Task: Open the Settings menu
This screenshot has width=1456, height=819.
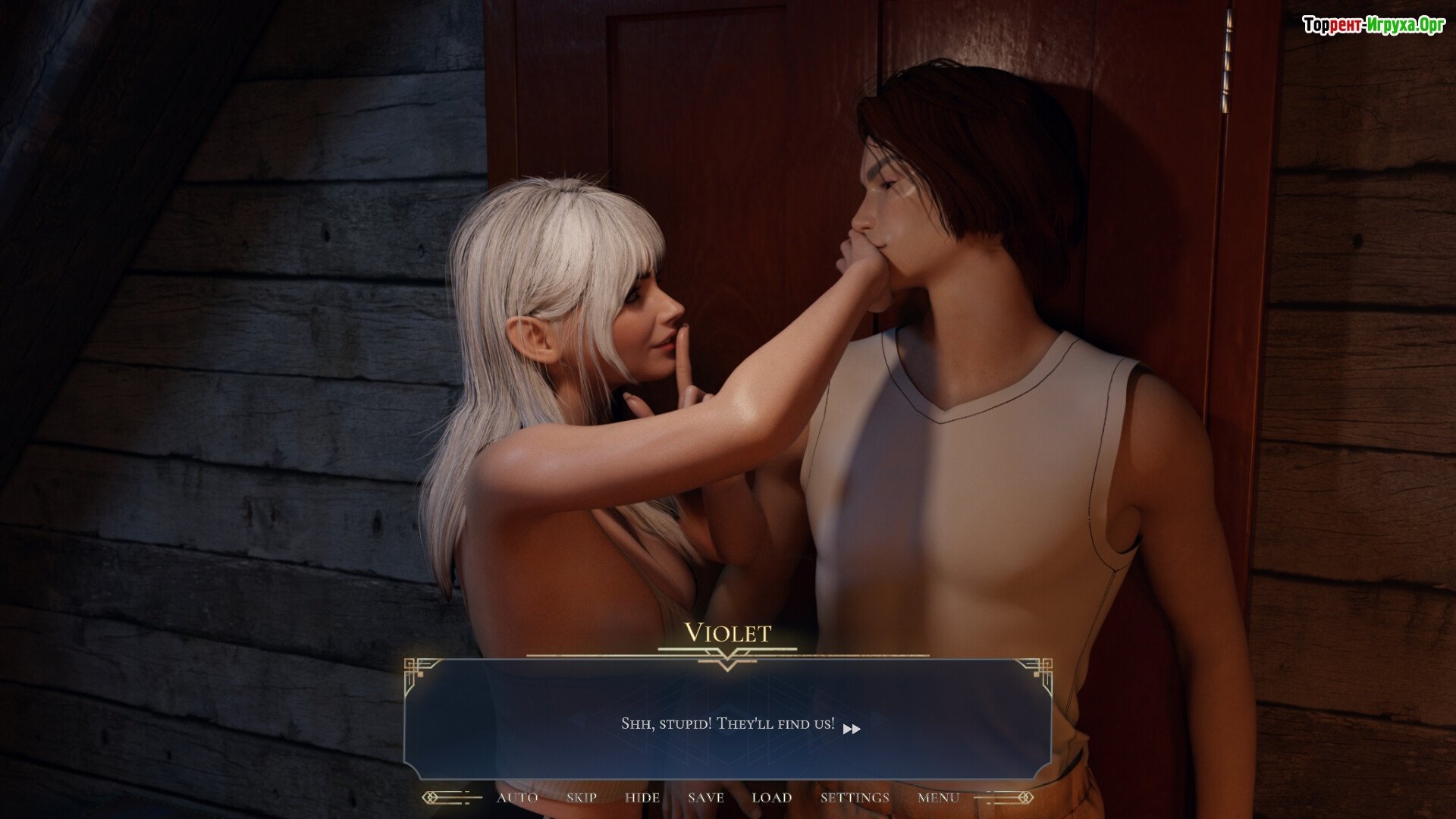Action: tap(855, 798)
